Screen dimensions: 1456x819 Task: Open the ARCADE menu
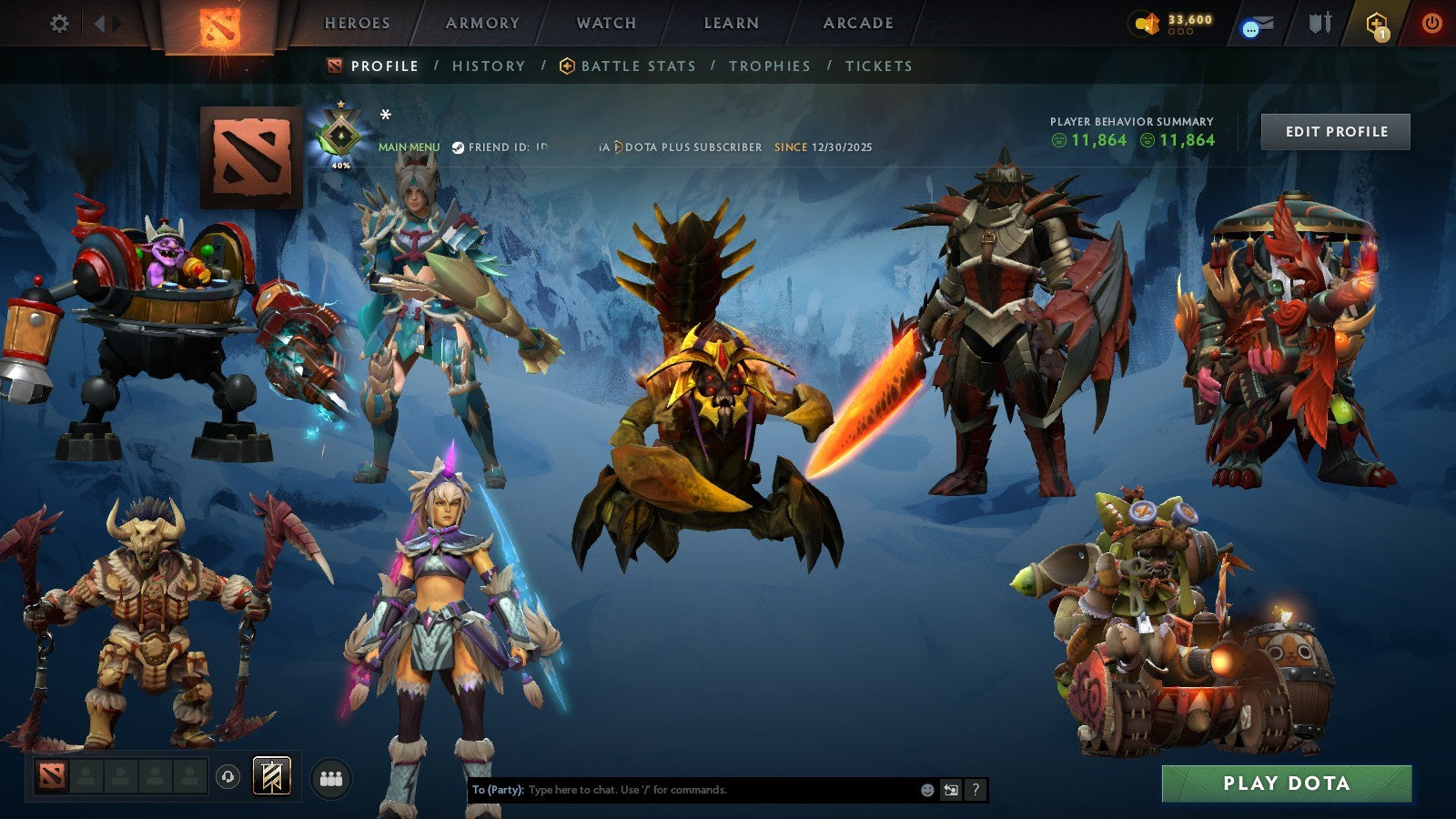[x=858, y=24]
